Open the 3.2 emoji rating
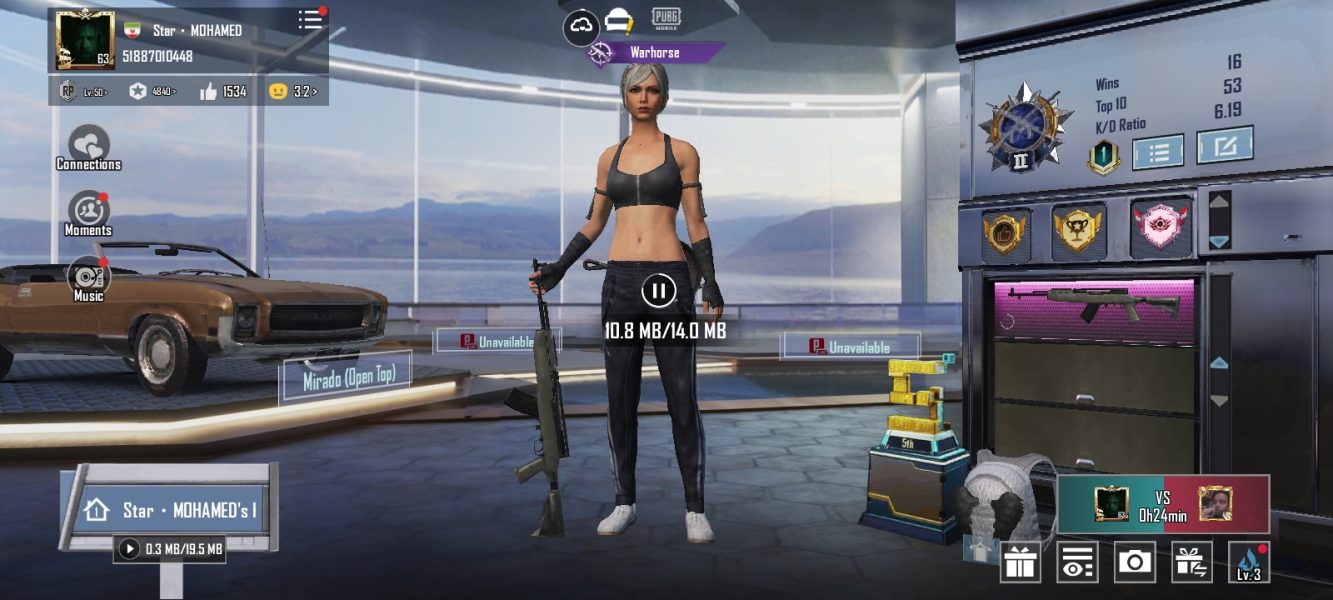The image size is (1333, 600). point(293,91)
